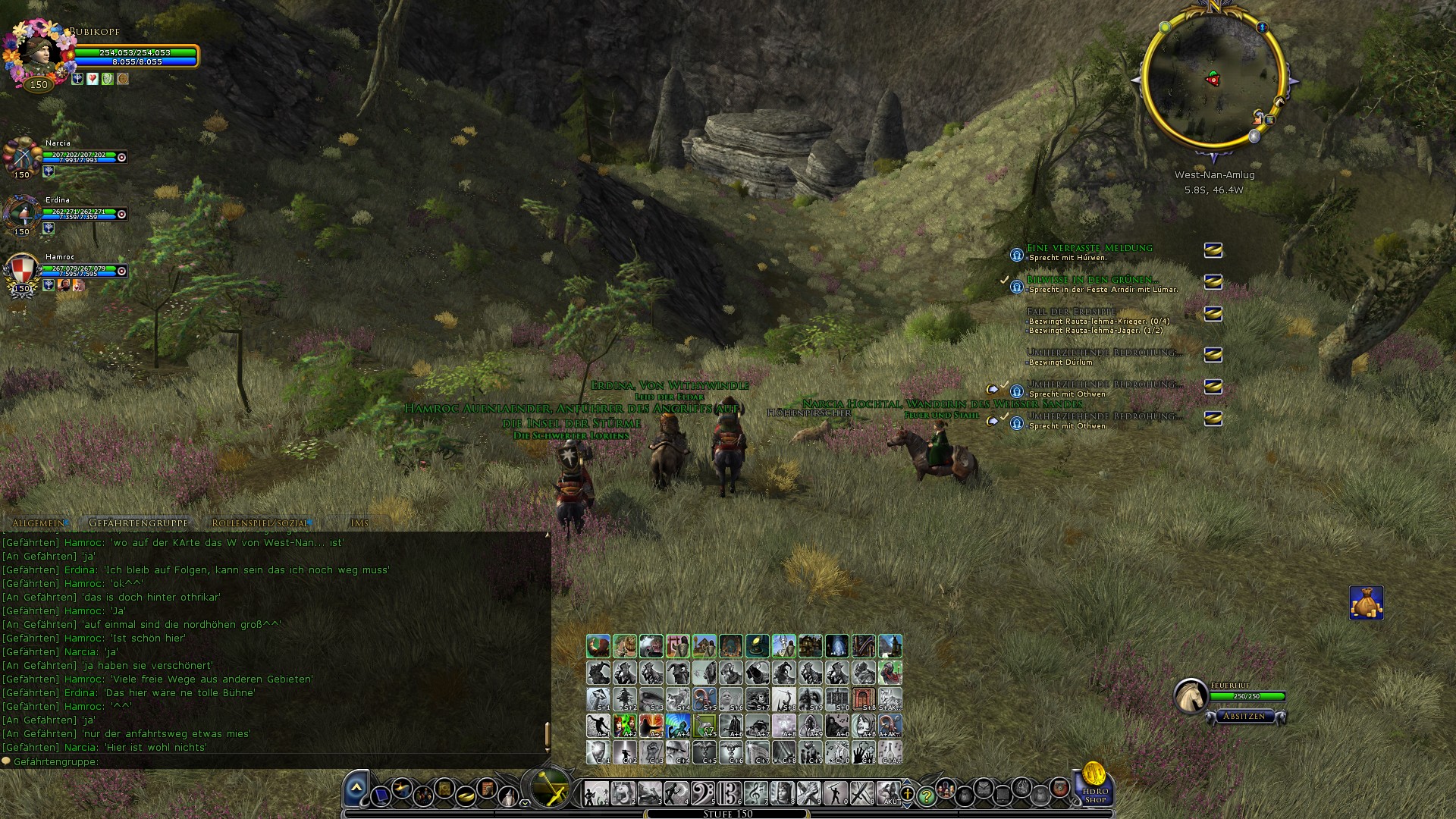Select the 'Eine verpasste Meldung' quest tracker entry
The image size is (1456, 819).
coord(1089,248)
